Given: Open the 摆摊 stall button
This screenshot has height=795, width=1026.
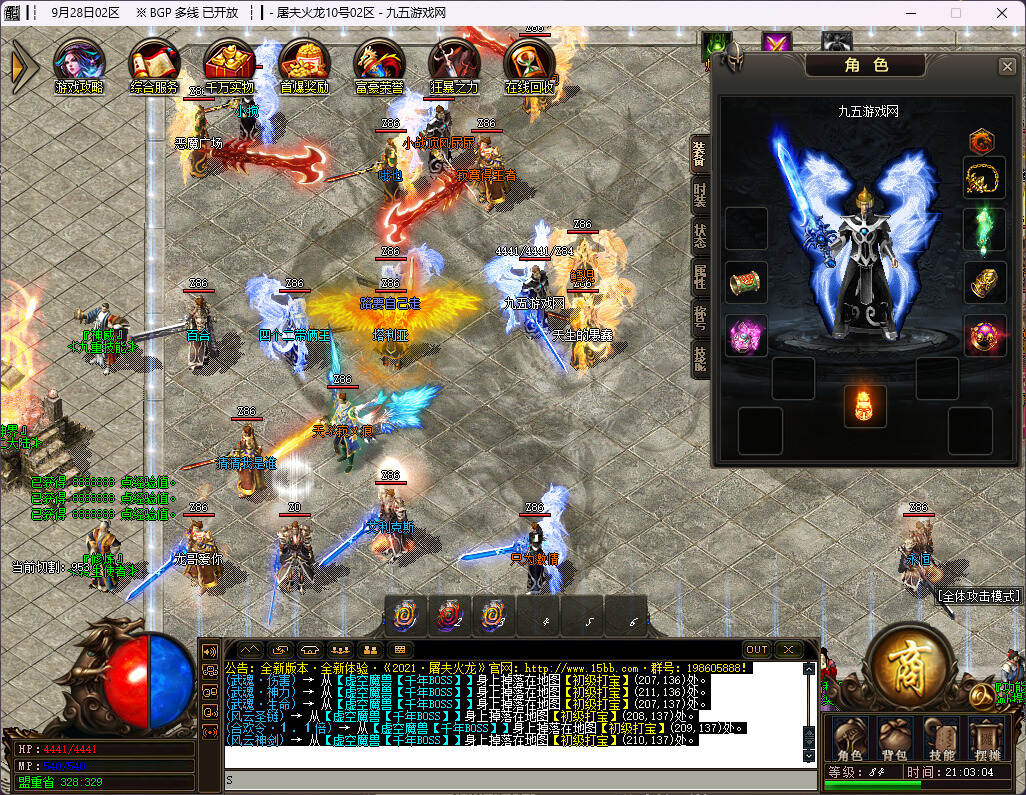Looking at the screenshot, I should tap(985, 738).
